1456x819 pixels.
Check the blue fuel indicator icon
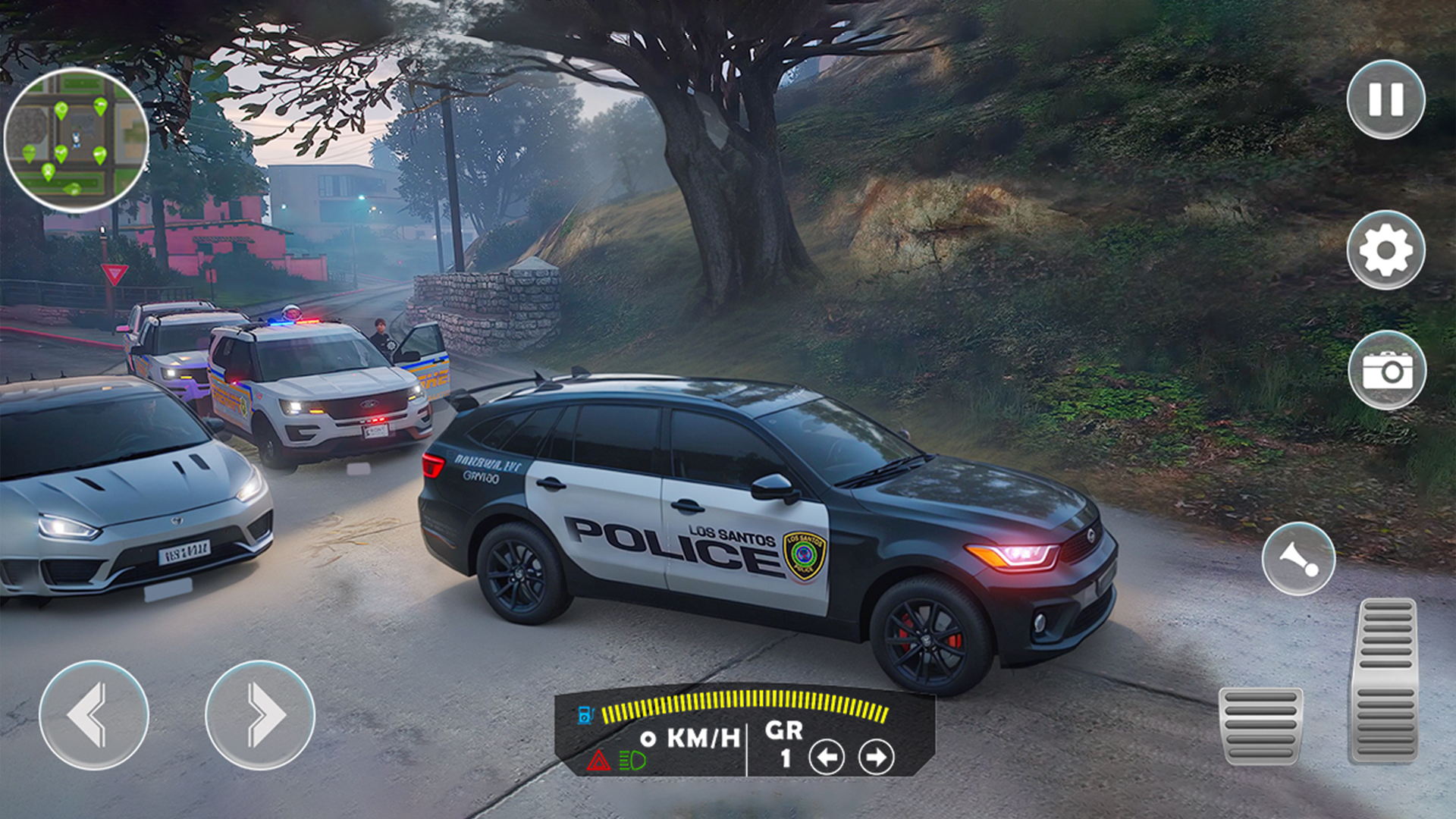point(585,714)
